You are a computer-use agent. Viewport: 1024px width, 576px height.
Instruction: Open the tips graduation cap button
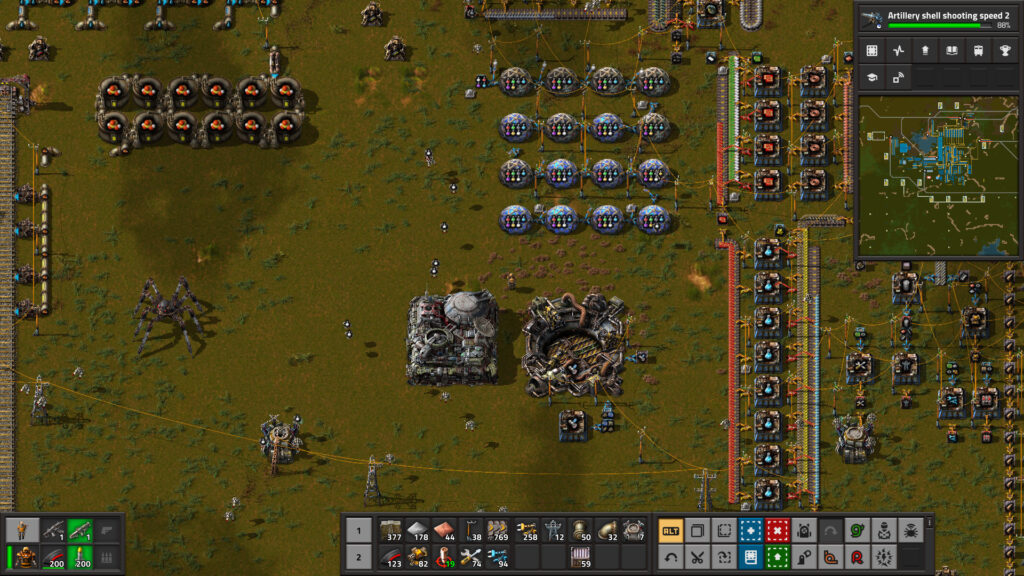(872, 78)
